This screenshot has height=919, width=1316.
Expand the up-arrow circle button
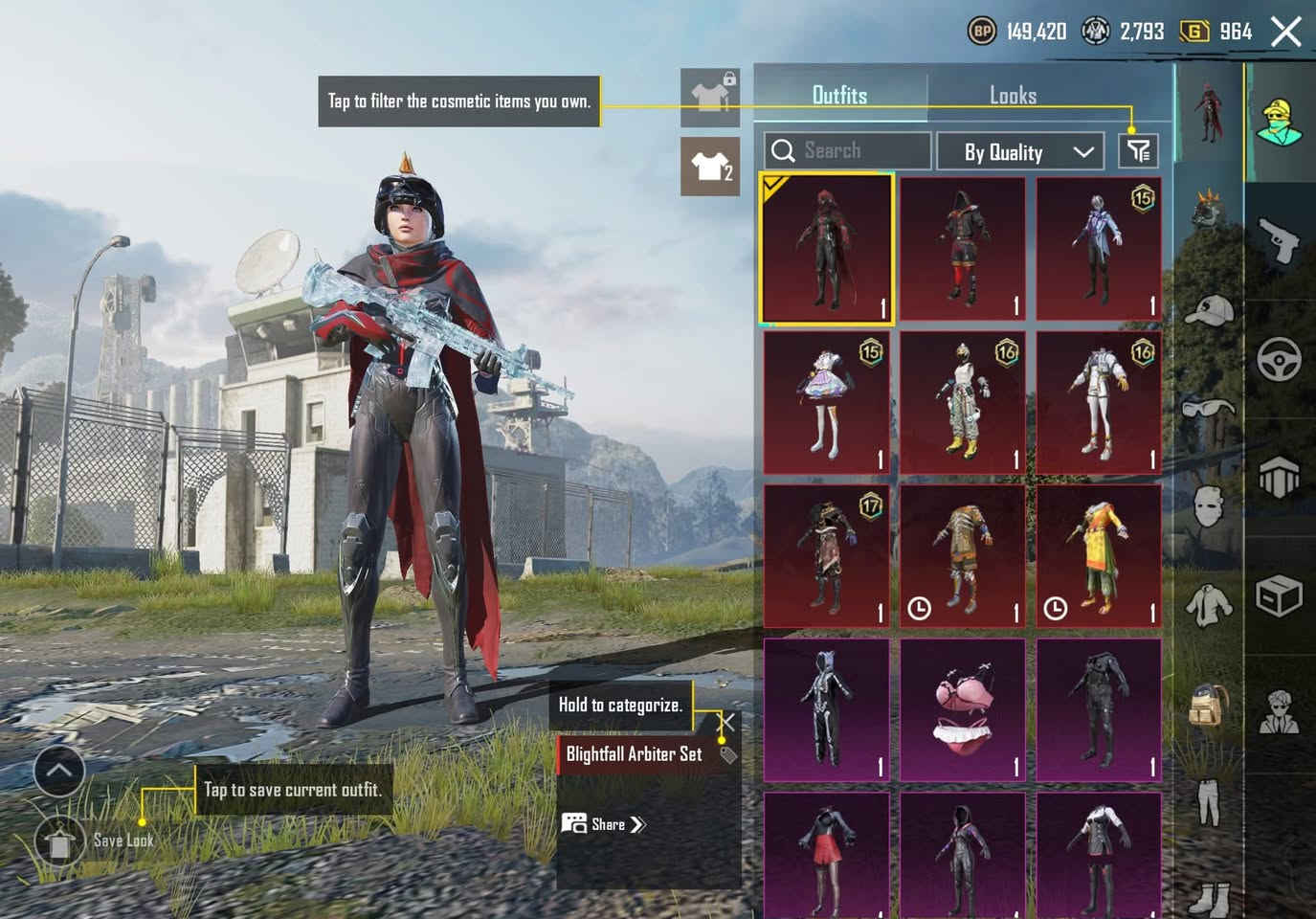(59, 770)
